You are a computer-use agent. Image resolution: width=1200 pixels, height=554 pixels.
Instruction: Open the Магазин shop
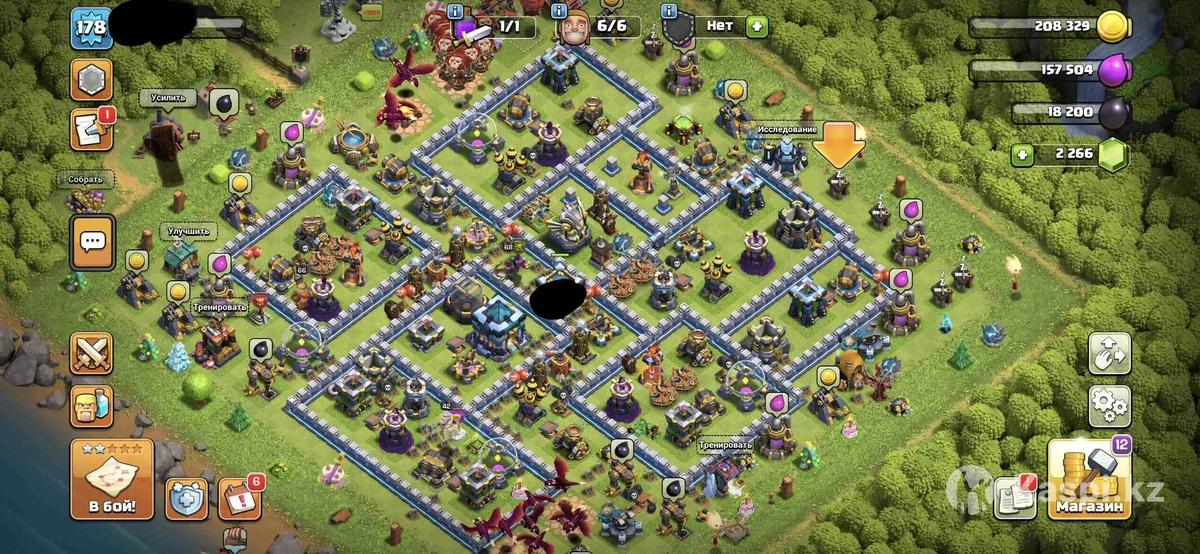pos(1088,481)
